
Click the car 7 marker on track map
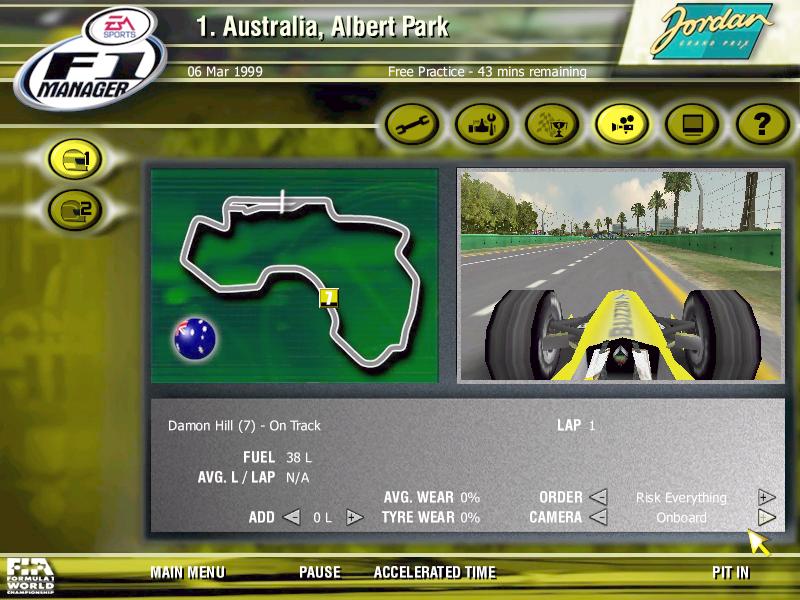328,297
